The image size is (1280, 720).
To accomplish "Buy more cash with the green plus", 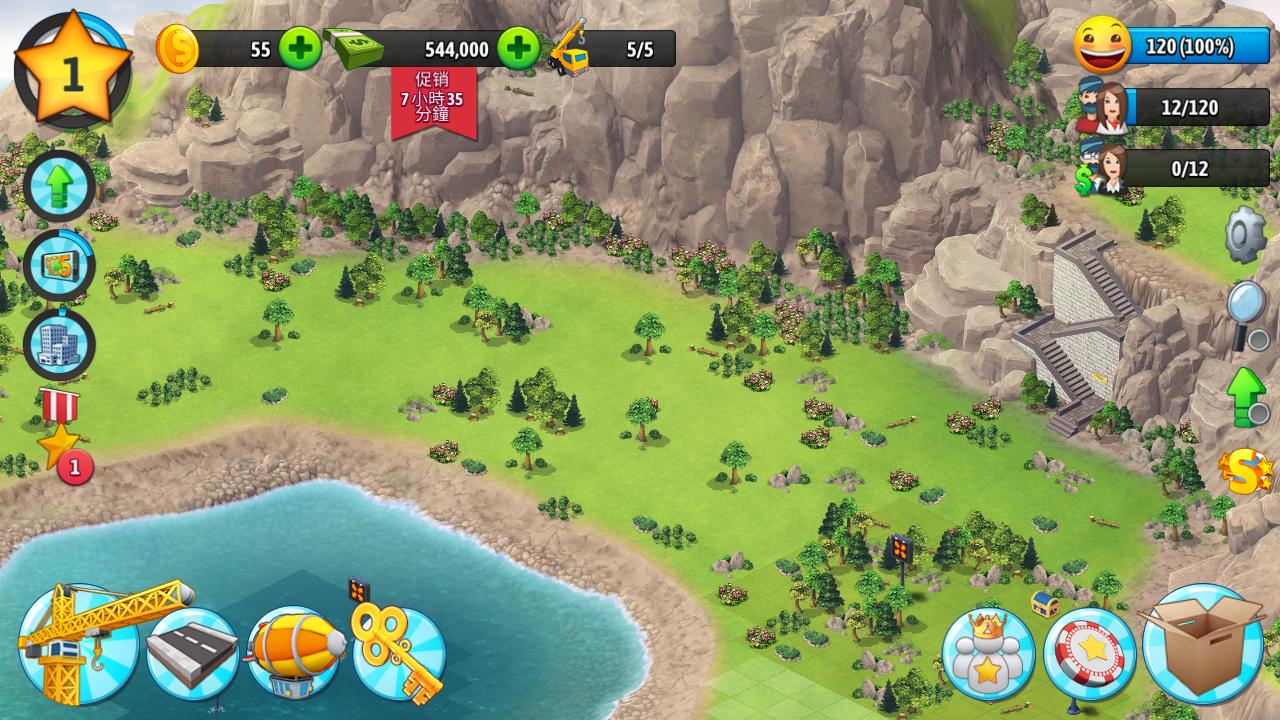I will click(518, 48).
